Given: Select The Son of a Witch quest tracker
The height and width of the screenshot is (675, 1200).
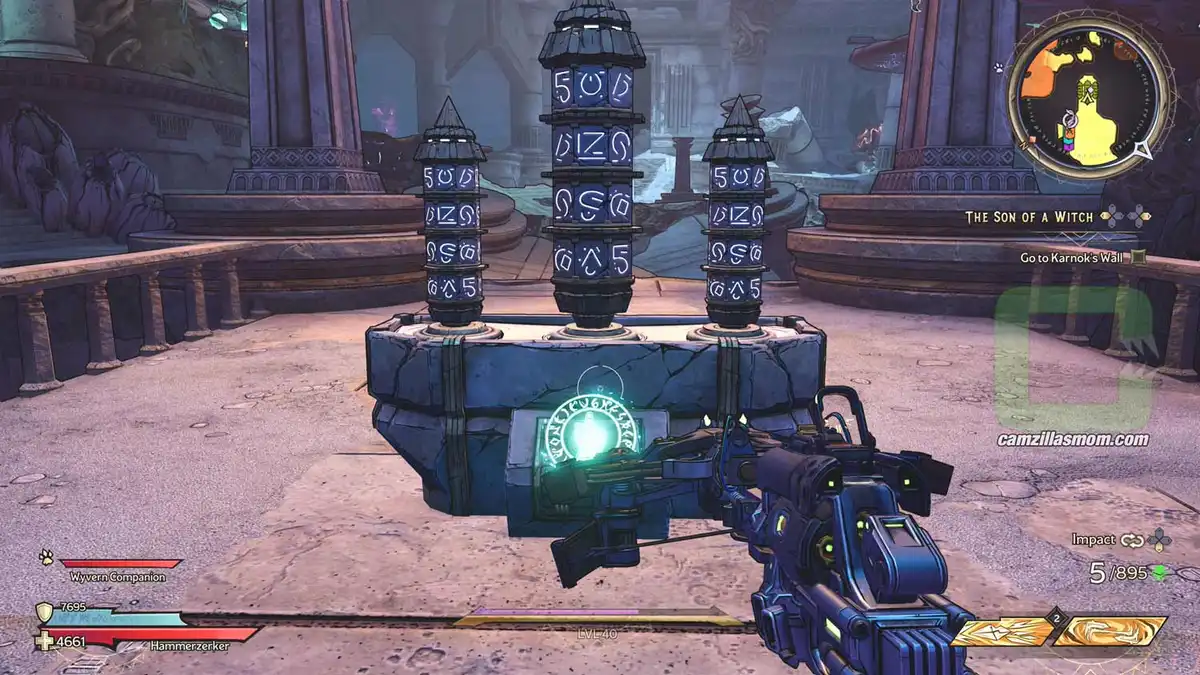Looking at the screenshot, I should pyautogui.click(x=1029, y=216).
